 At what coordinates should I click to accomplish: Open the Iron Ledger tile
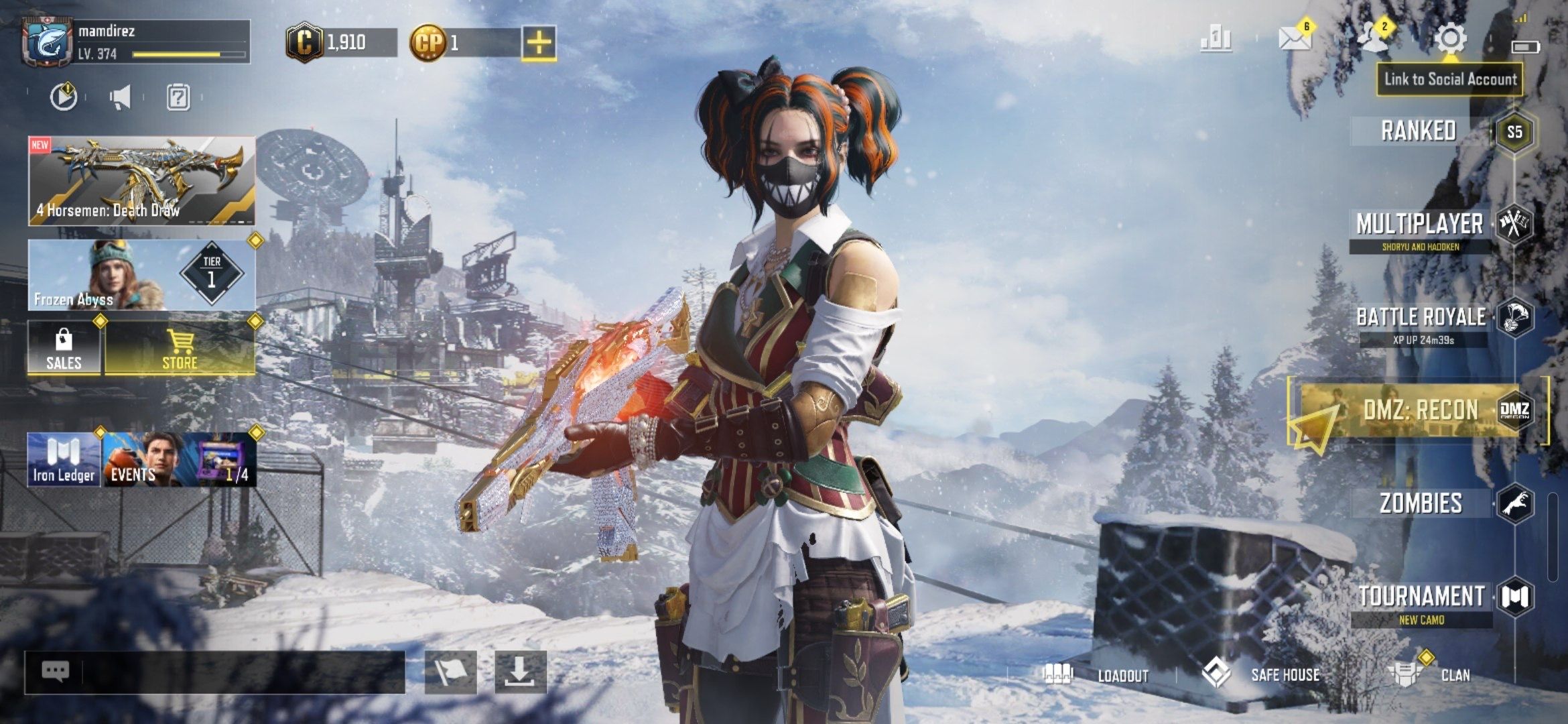coord(64,460)
